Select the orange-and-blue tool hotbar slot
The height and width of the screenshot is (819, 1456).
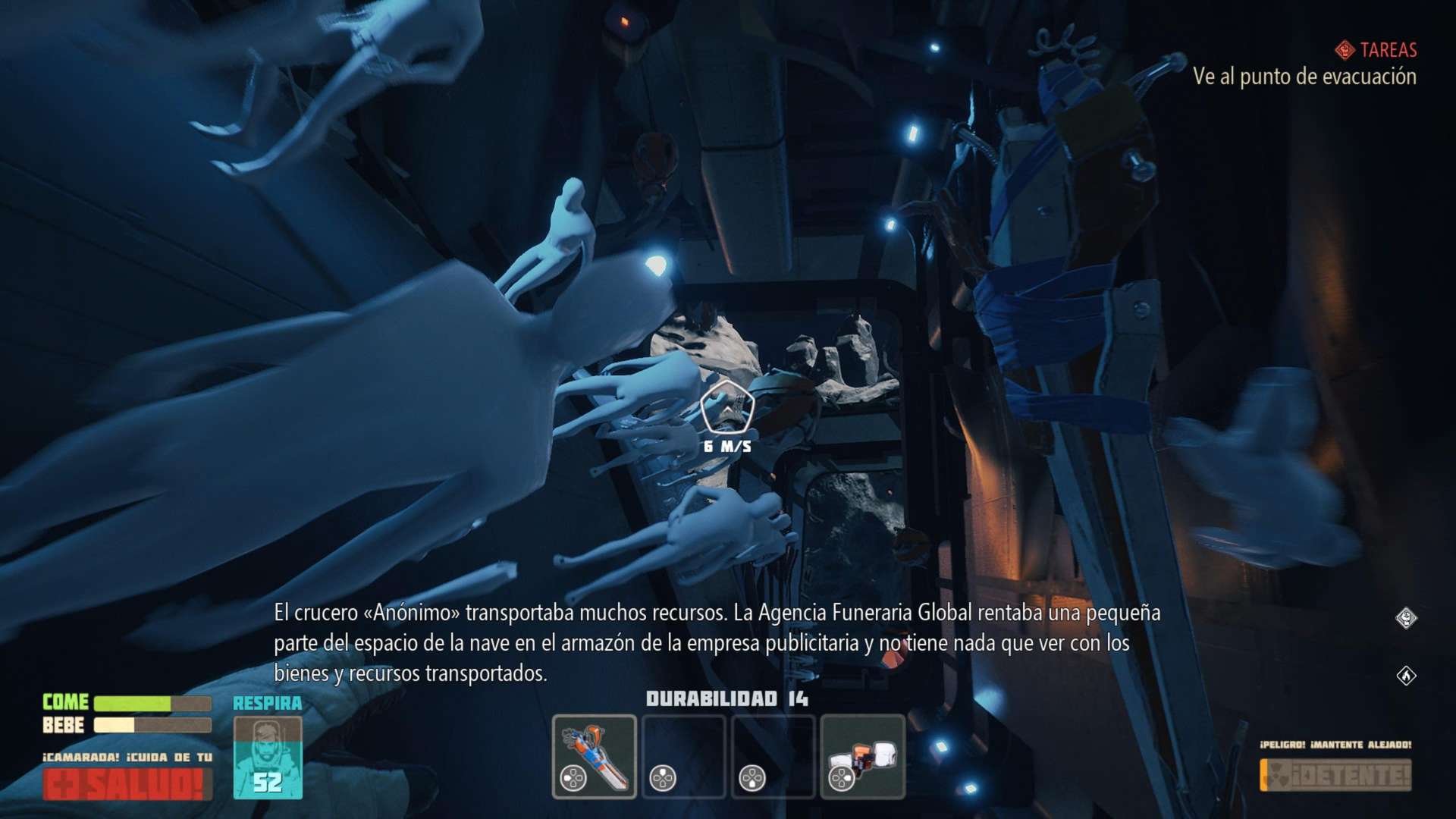594,756
